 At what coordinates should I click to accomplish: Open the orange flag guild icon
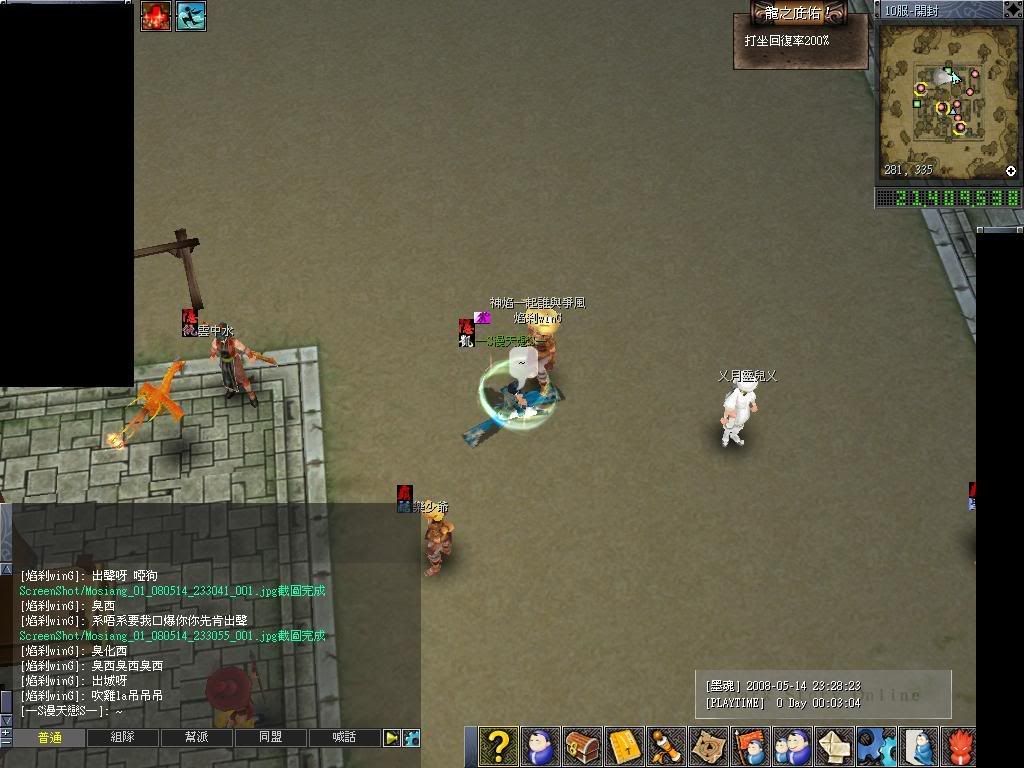[751, 746]
